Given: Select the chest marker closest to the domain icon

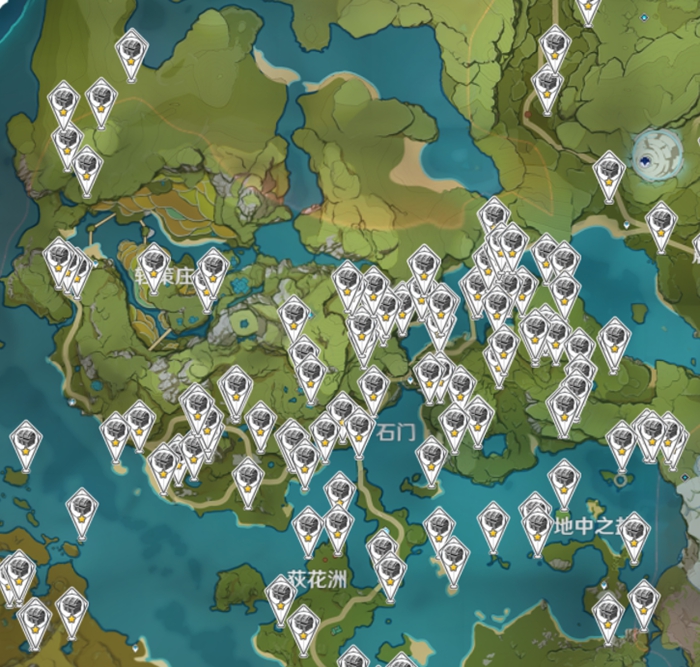Looking at the screenshot, I should (x=609, y=172).
